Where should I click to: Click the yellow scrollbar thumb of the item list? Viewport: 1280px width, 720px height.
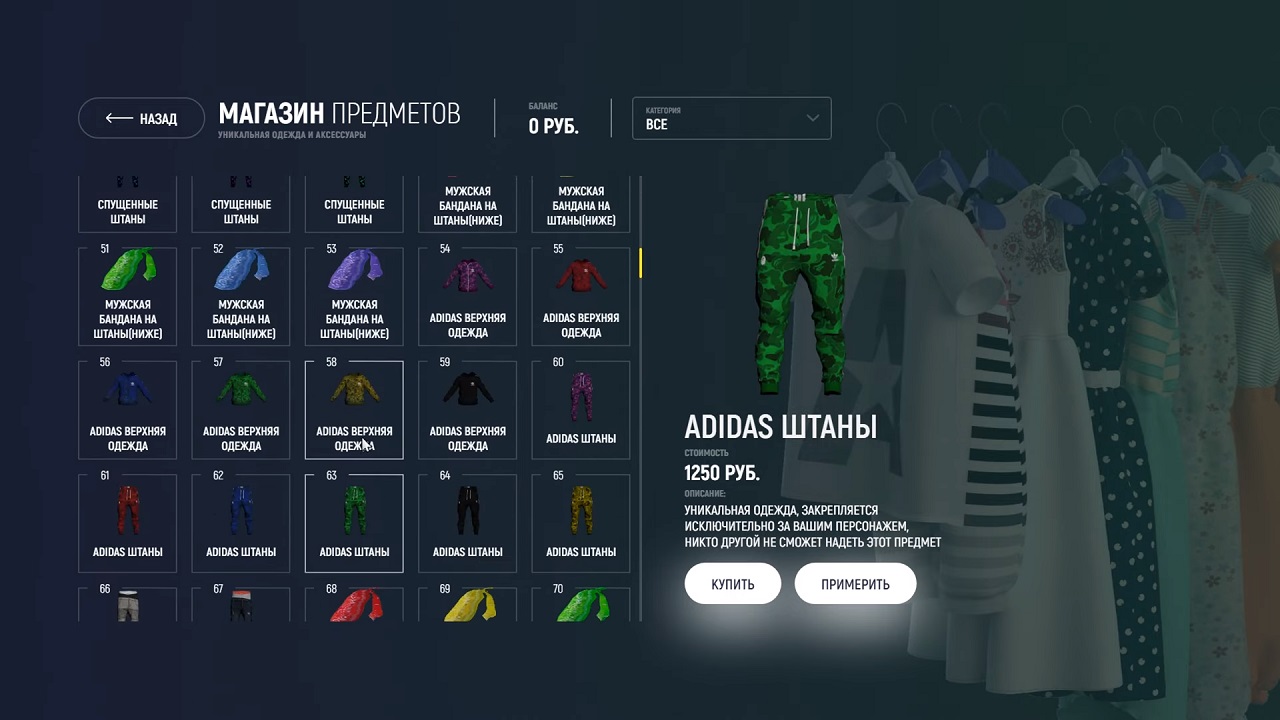tap(640, 263)
